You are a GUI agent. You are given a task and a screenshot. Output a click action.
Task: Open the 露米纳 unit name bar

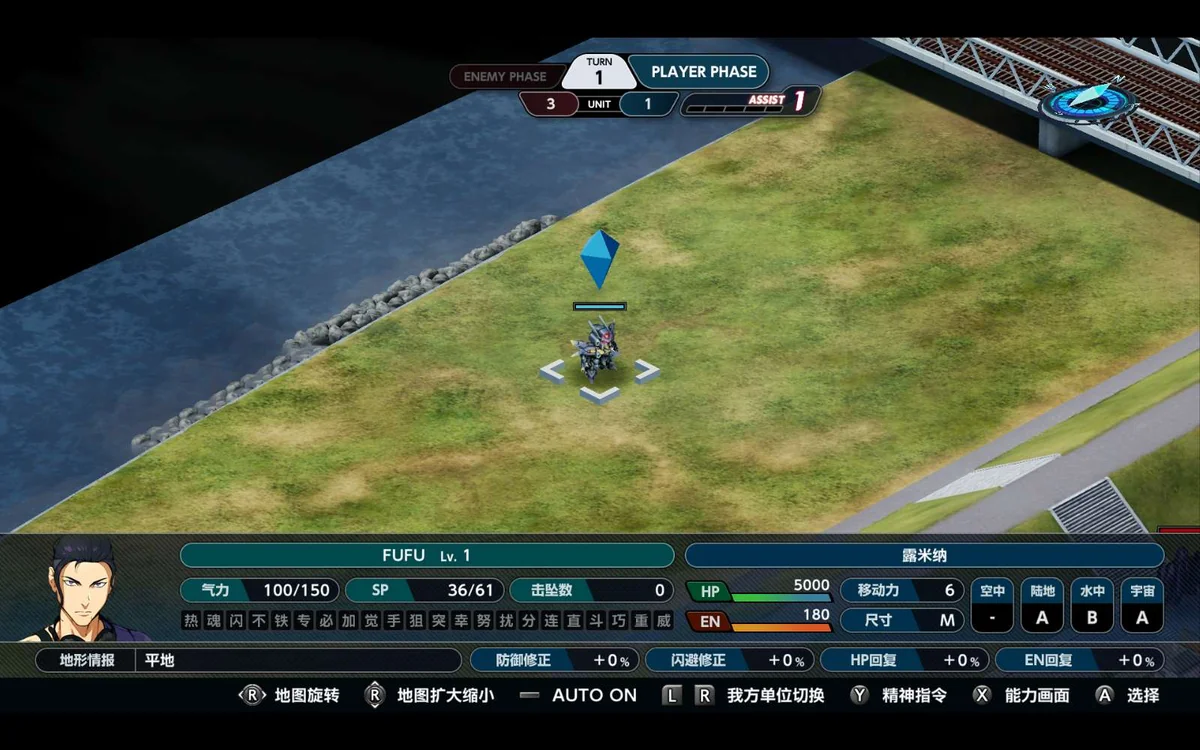point(924,556)
